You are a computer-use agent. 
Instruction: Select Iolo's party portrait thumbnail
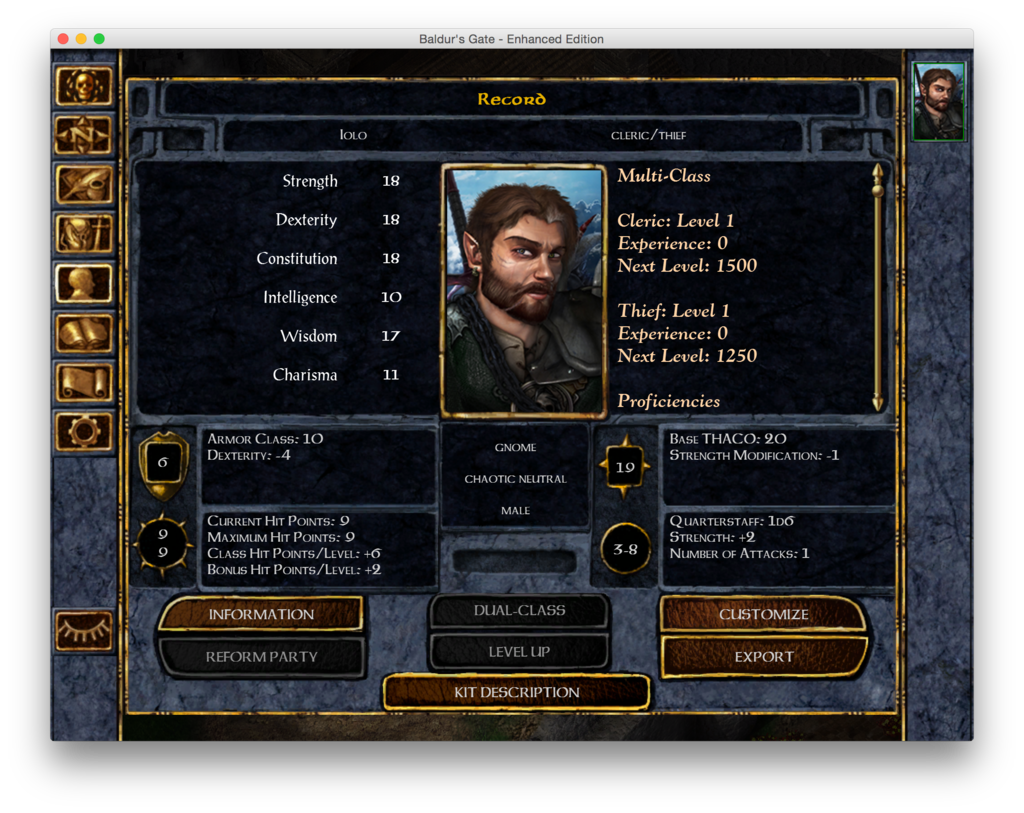(x=939, y=101)
